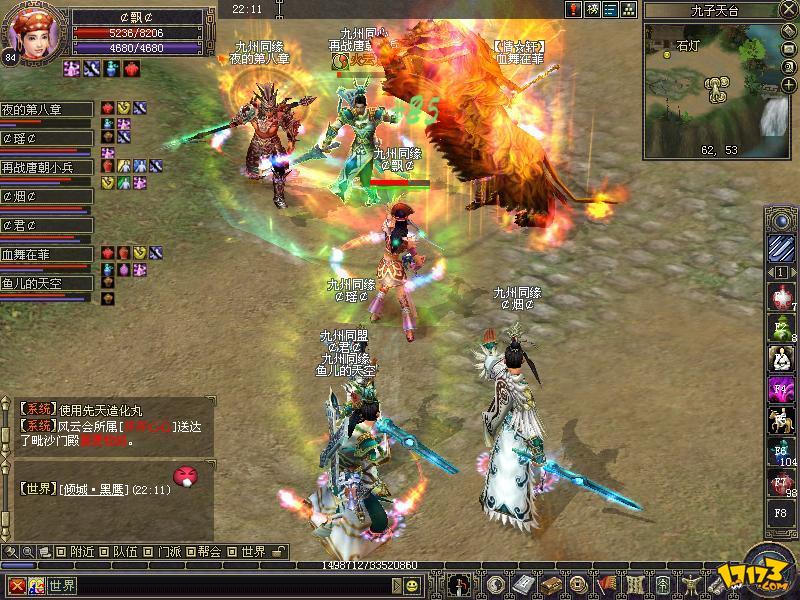Click the red exclamation alert icon
Viewport: 800px width, 600px height.
pyautogui.click(x=575, y=9)
